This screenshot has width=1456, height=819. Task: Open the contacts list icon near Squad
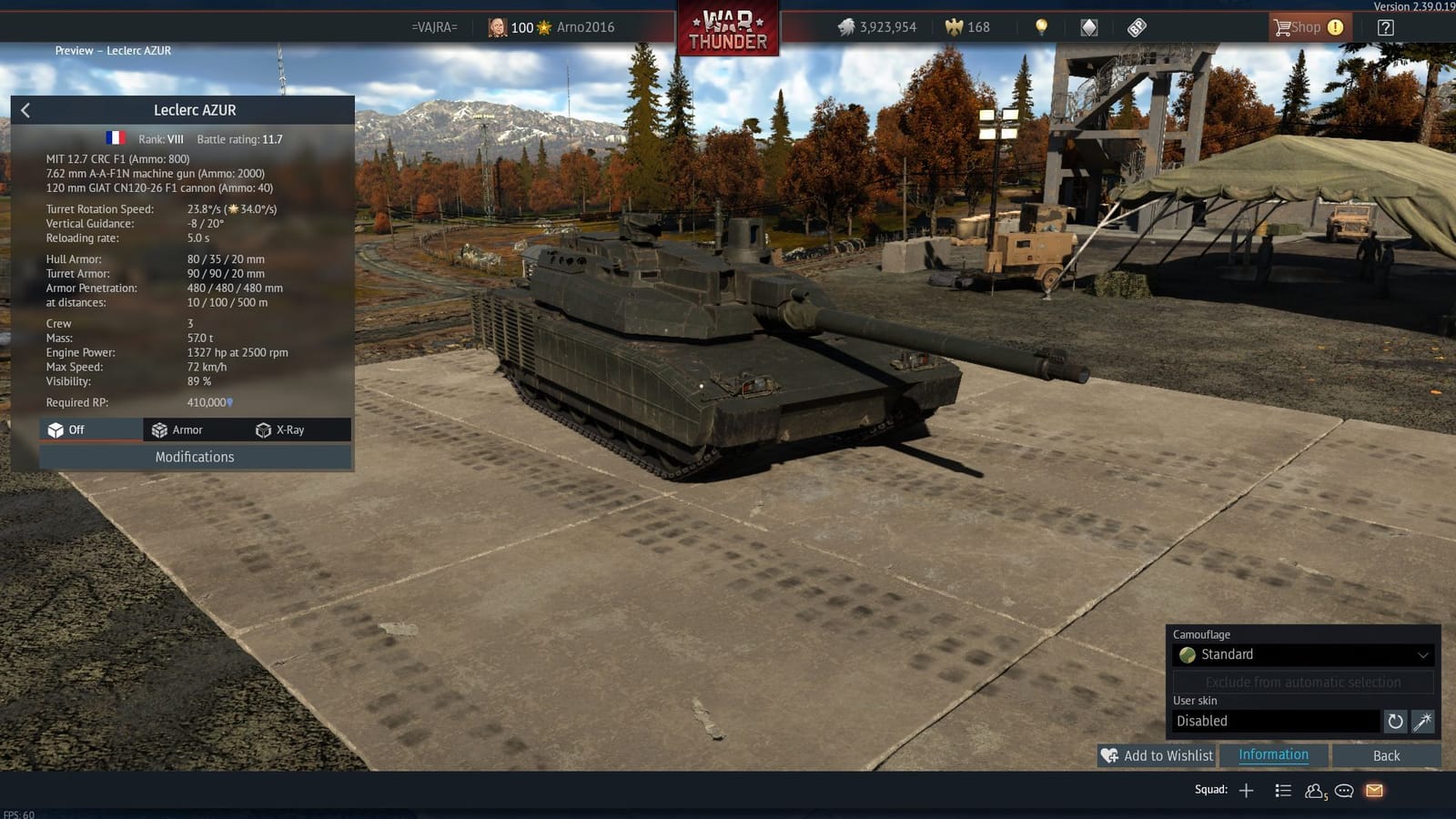(x=1314, y=791)
